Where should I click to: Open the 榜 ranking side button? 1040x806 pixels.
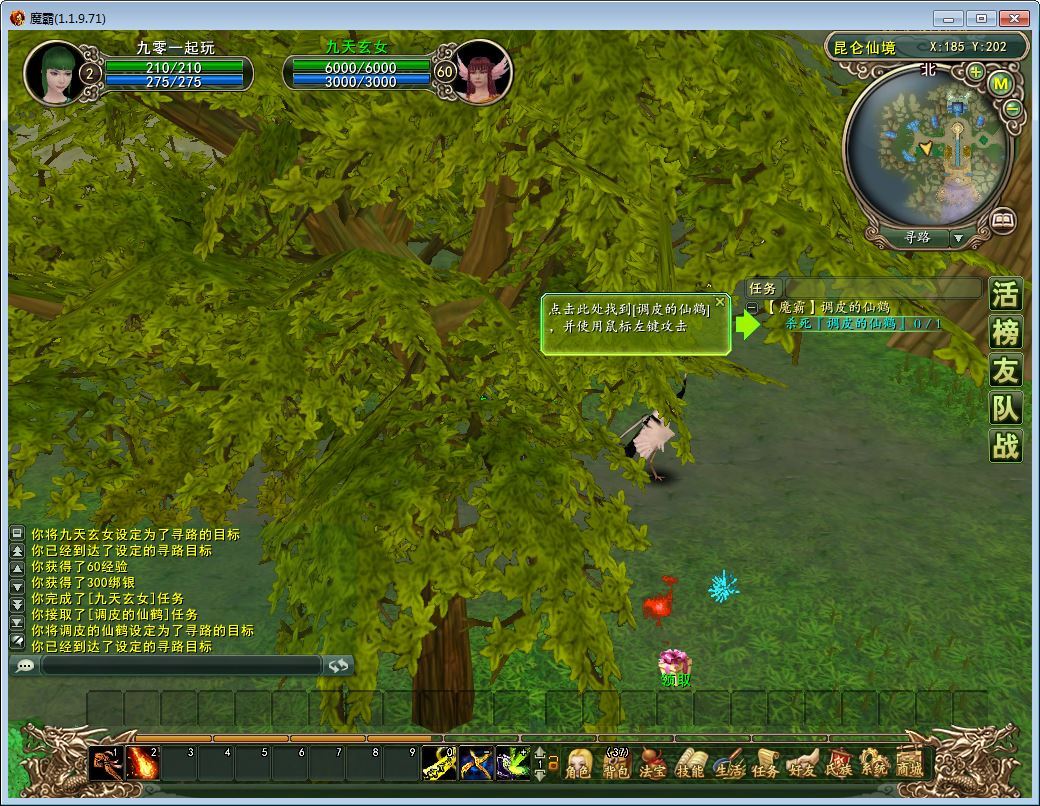(1005, 332)
